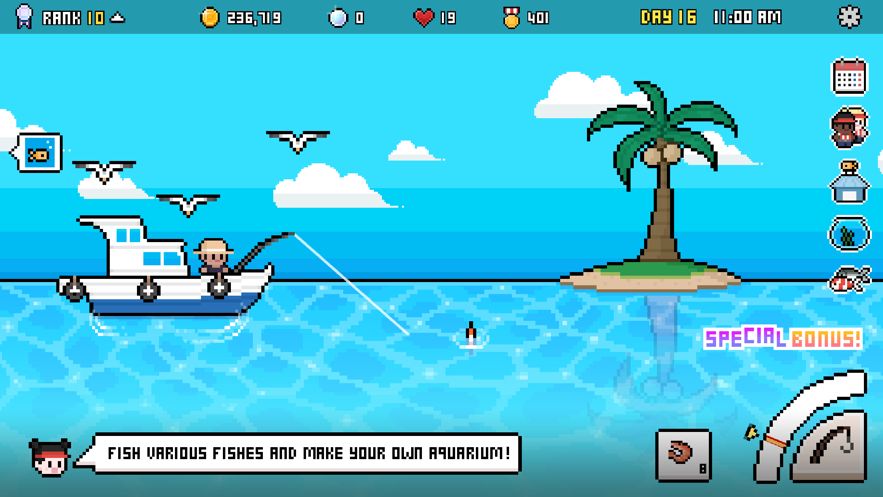This screenshot has height=497, width=883.
Task: Open the calendar icon
Action: coord(849,76)
